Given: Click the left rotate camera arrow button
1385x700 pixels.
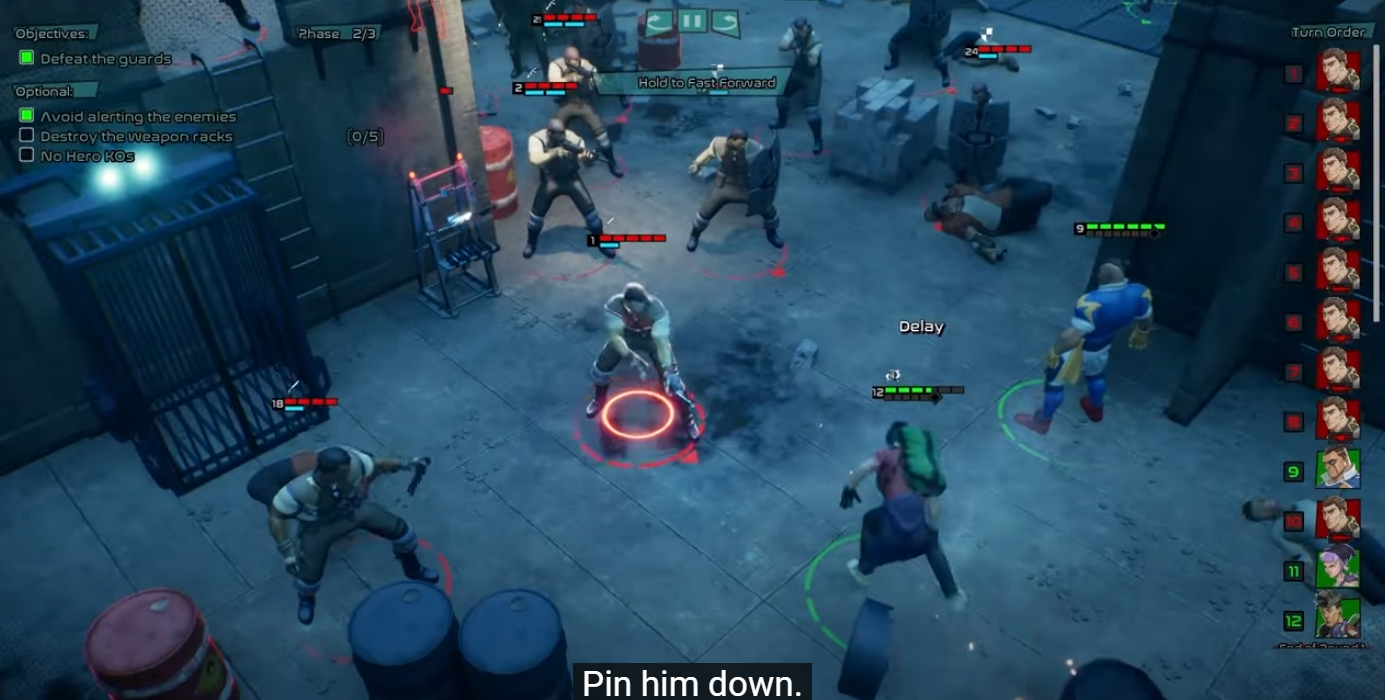Looking at the screenshot, I should click(659, 21).
